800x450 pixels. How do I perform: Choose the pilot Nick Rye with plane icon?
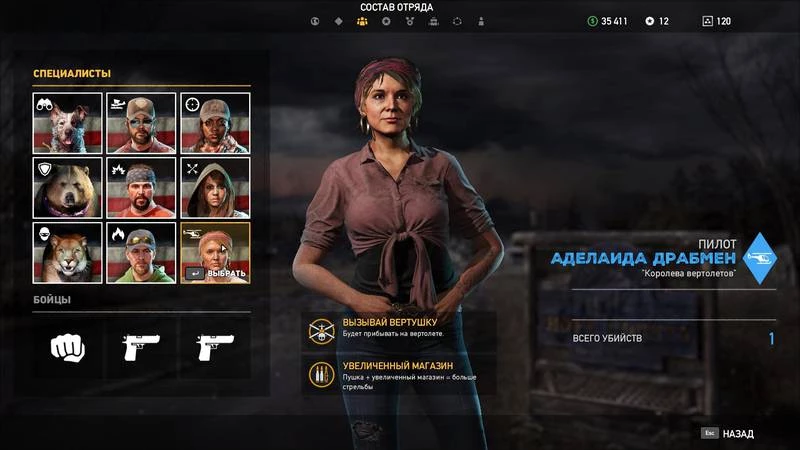[141, 122]
